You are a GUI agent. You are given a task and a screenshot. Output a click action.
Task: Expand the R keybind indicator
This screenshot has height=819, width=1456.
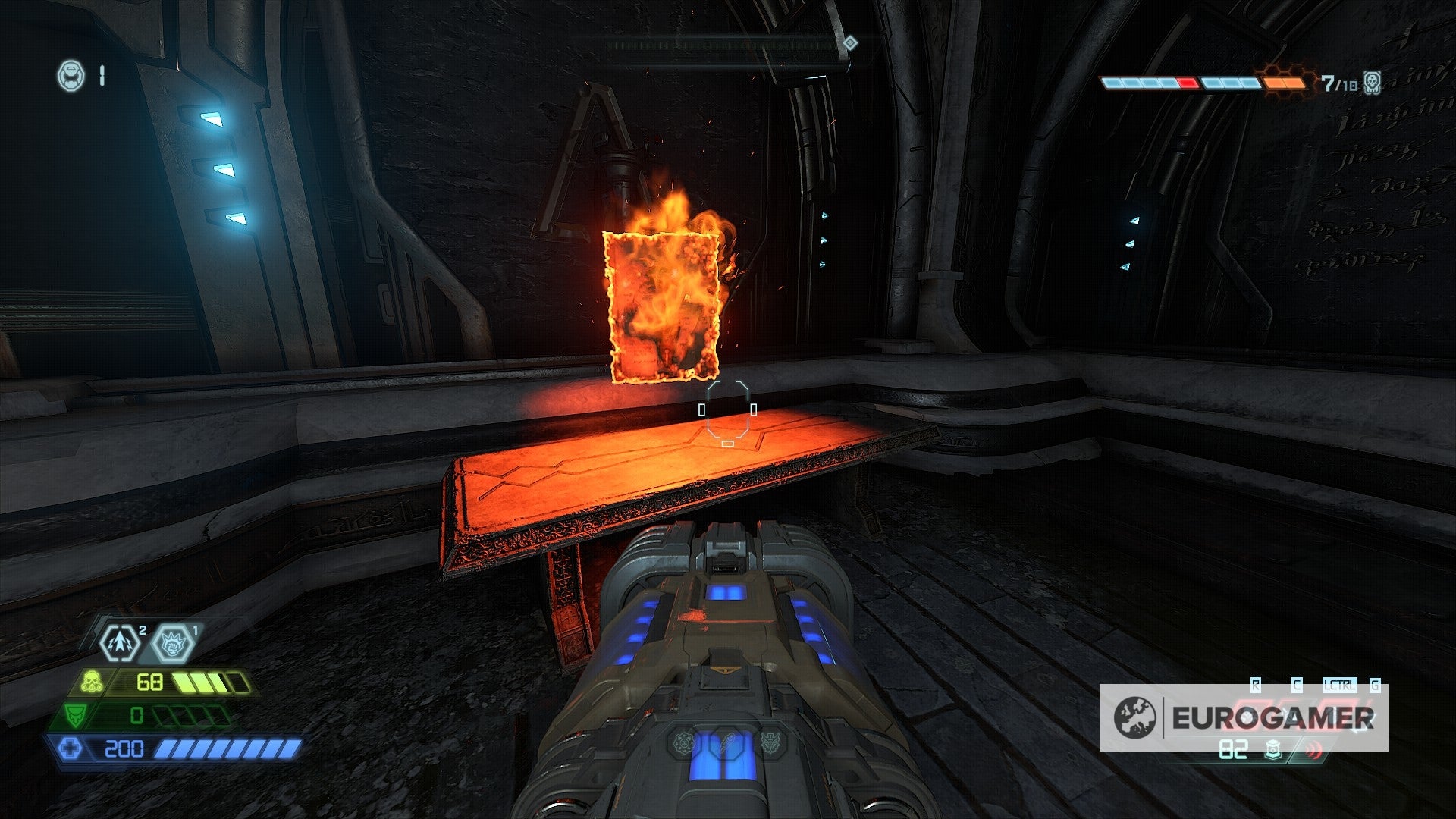(x=1256, y=684)
